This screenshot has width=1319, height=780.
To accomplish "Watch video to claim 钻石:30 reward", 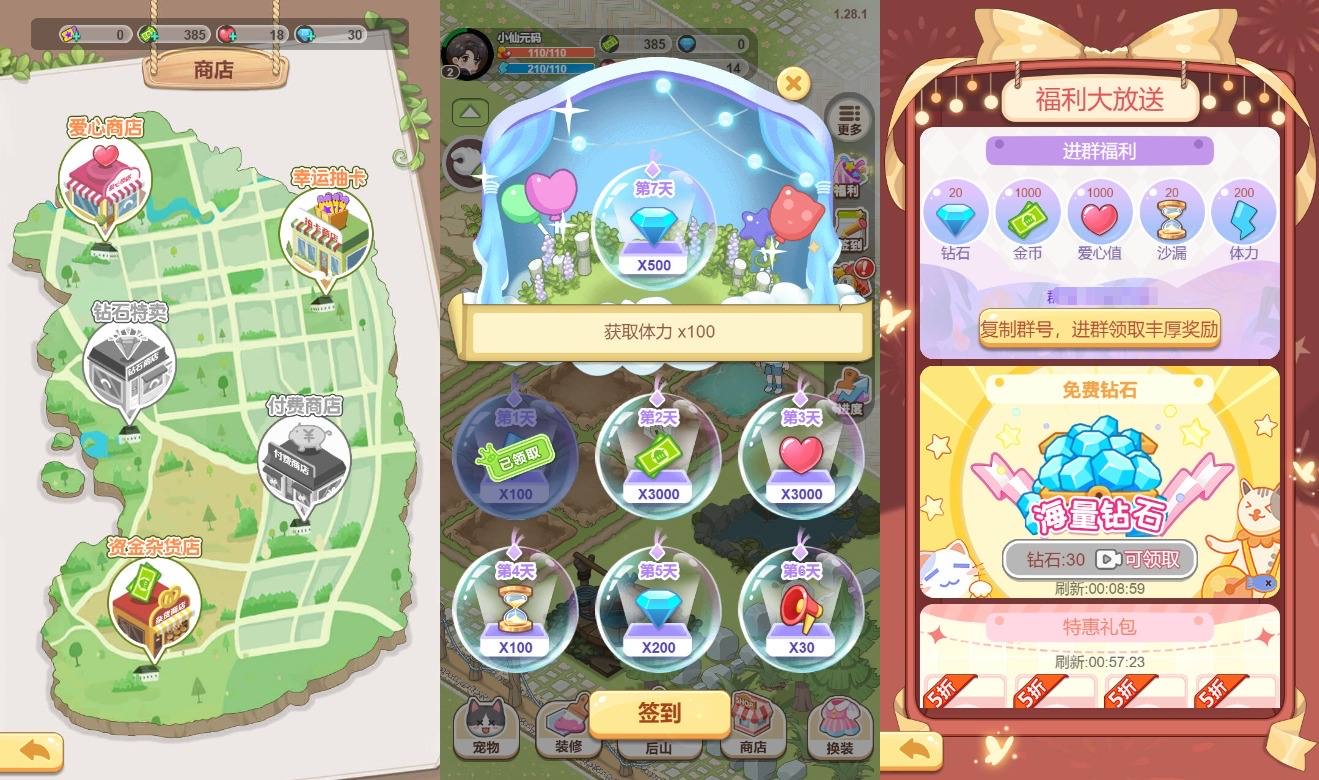I will (1098, 560).
